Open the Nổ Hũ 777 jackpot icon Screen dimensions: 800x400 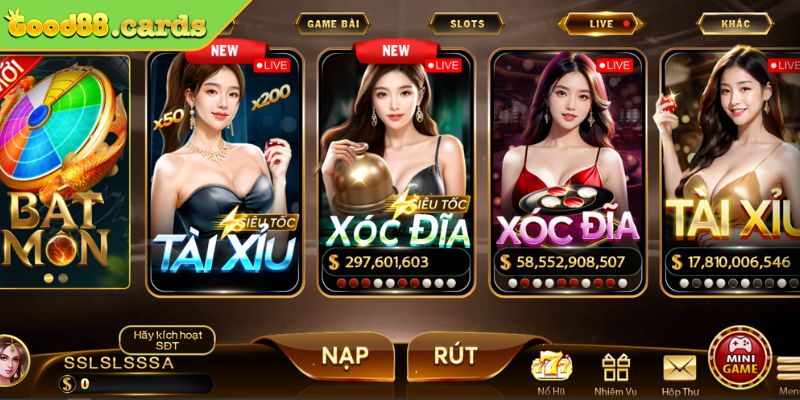pos(550,372)
